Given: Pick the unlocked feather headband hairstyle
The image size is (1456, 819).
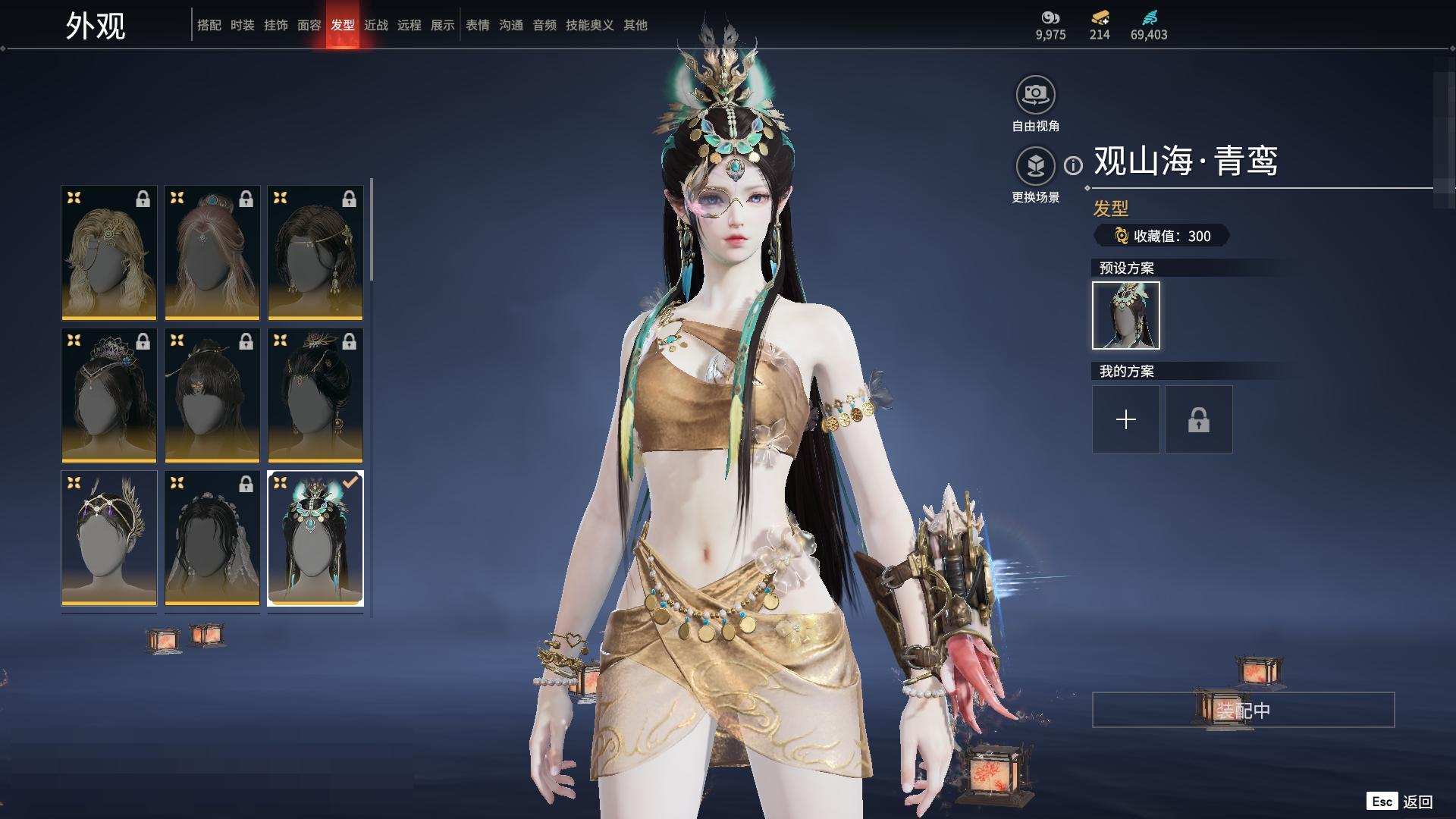Looking at the screenshot, I should click(x=109, y=538).
